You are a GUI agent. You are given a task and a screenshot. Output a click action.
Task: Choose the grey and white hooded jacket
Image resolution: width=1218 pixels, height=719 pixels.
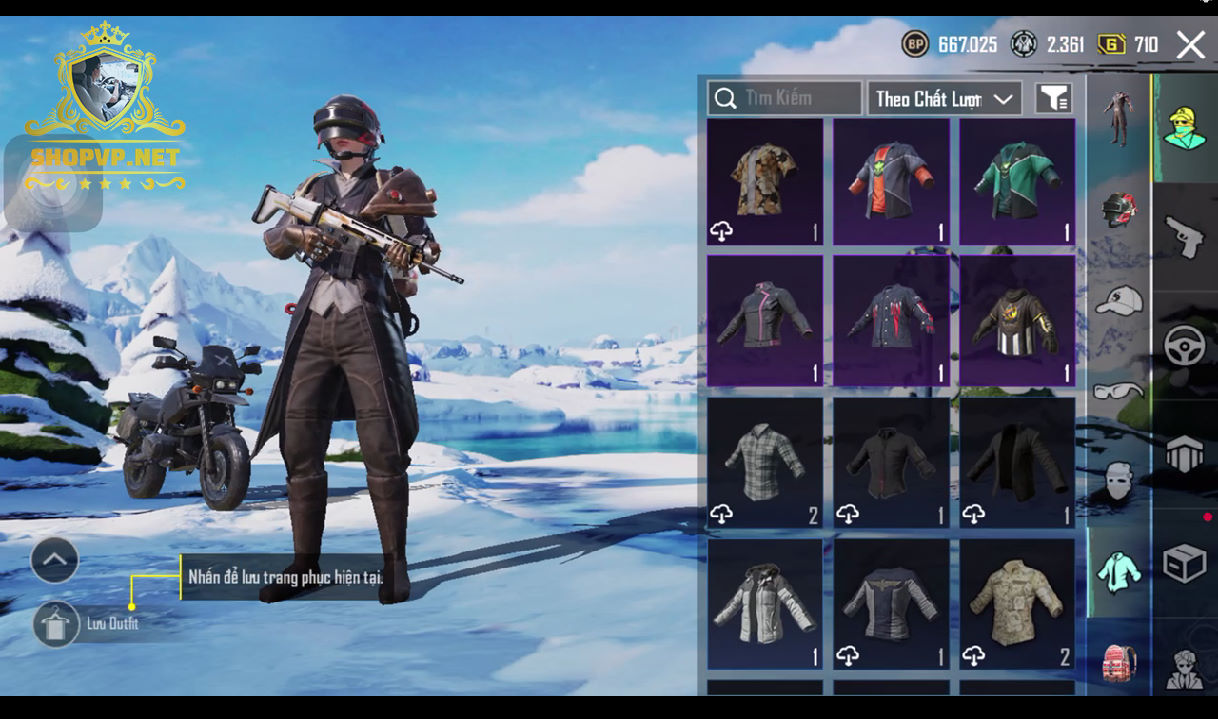point(765,604)
